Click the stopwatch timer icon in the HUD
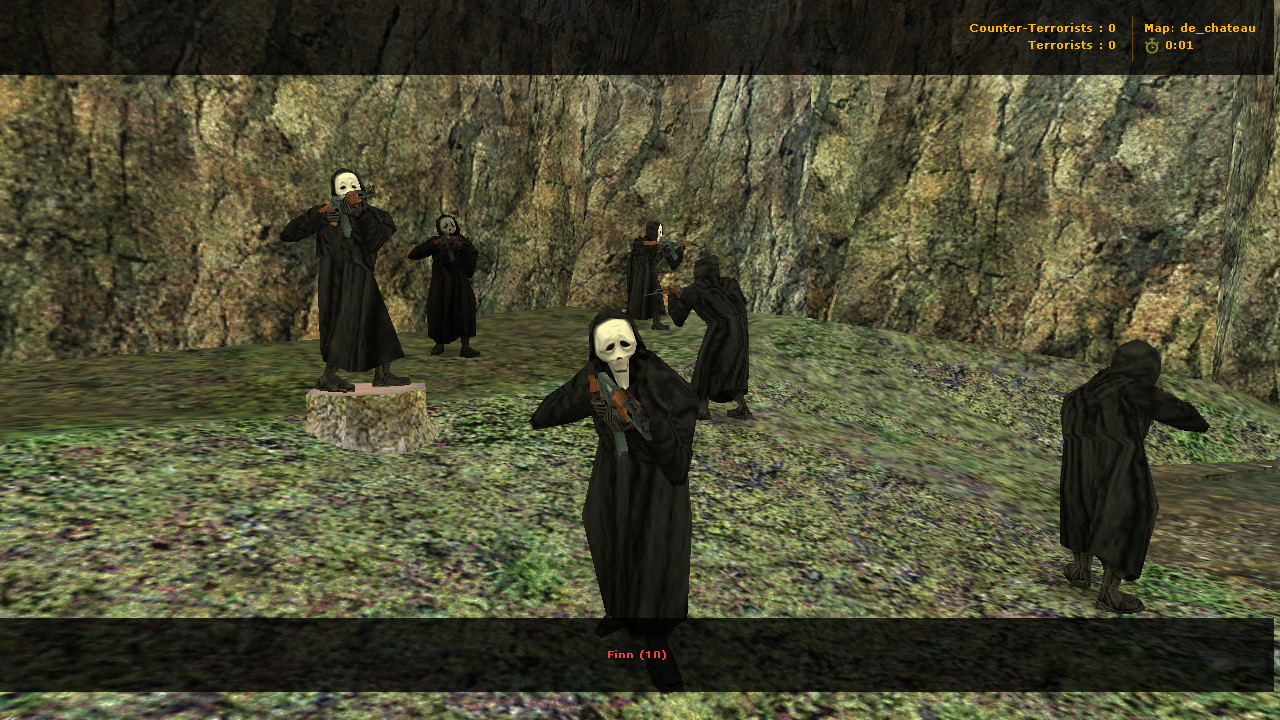The width and height of the screenshot is (1280, 720). point(1150,45)
